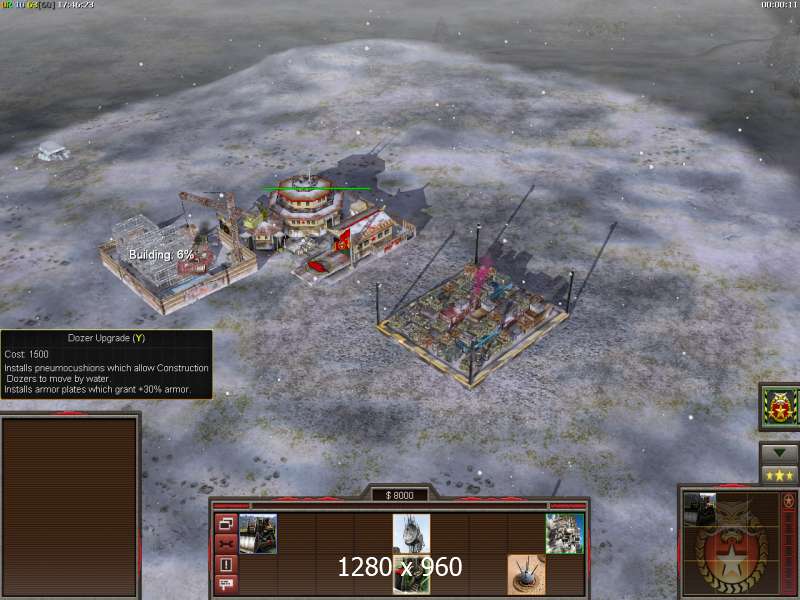Click the overlapping windows button
The height and width of the screenshot is (600, 800).
226,524
